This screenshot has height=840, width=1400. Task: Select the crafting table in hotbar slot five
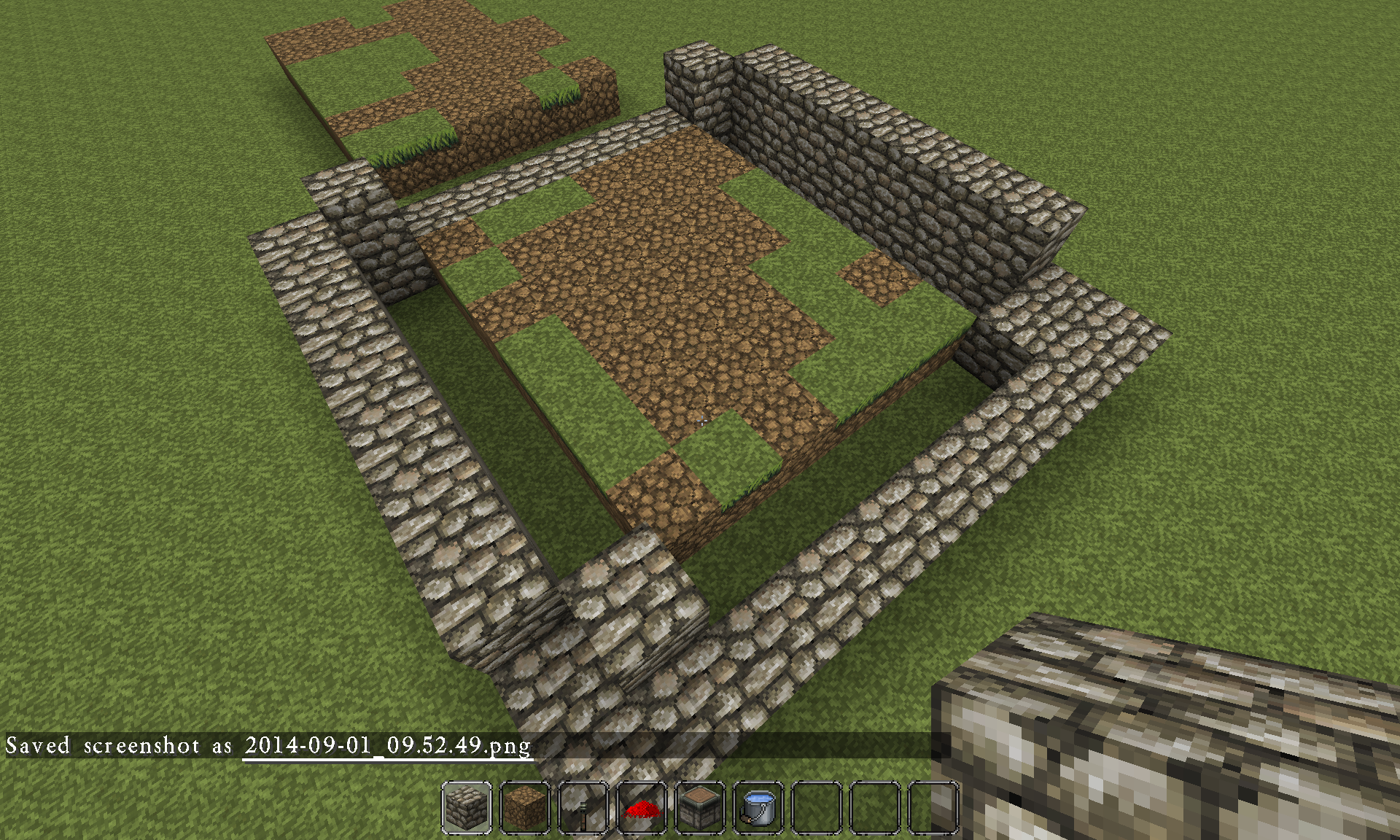[x=700, y=809]
